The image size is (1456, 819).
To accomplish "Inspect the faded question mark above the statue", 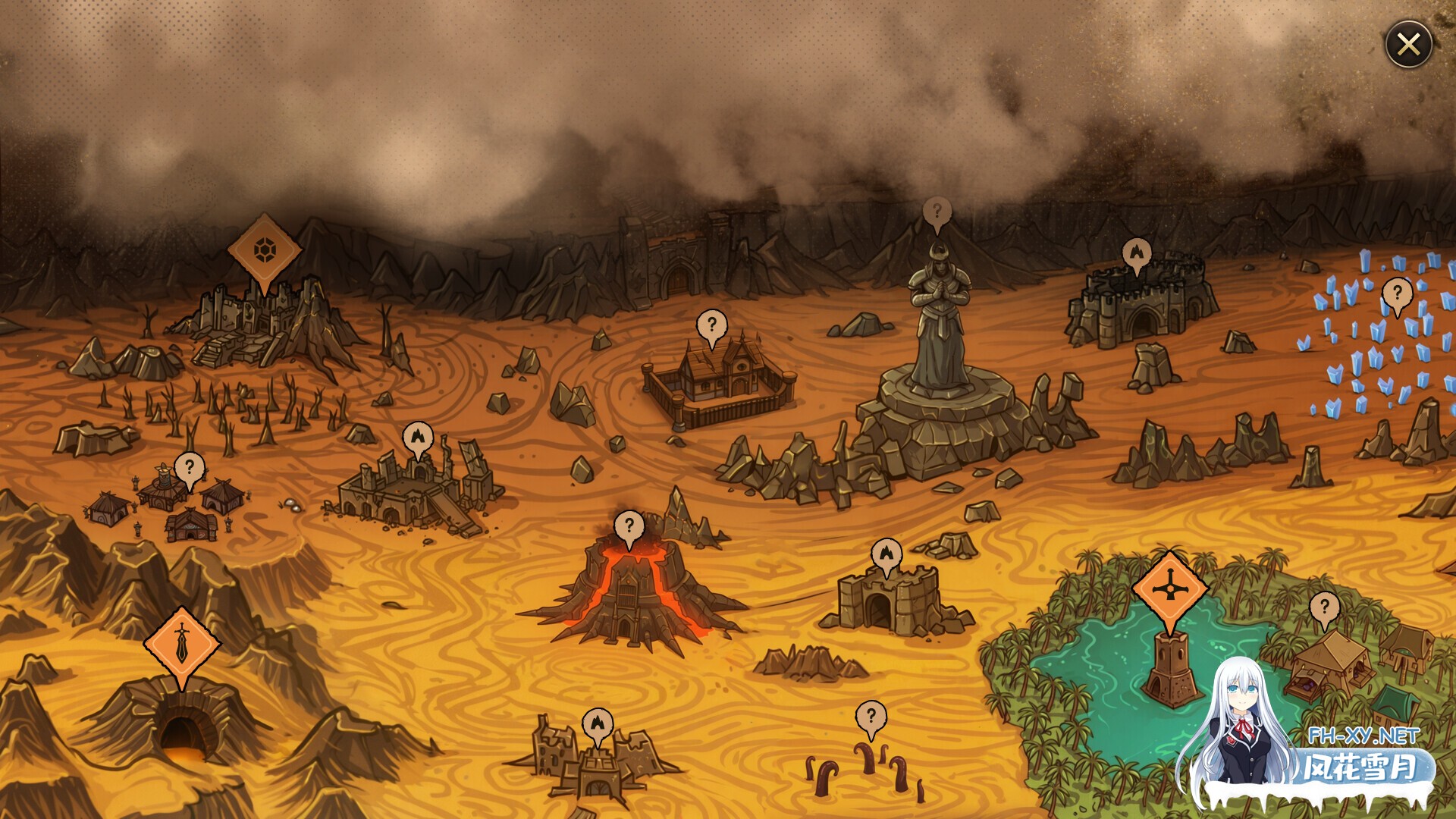I will (x=937, y=212).
